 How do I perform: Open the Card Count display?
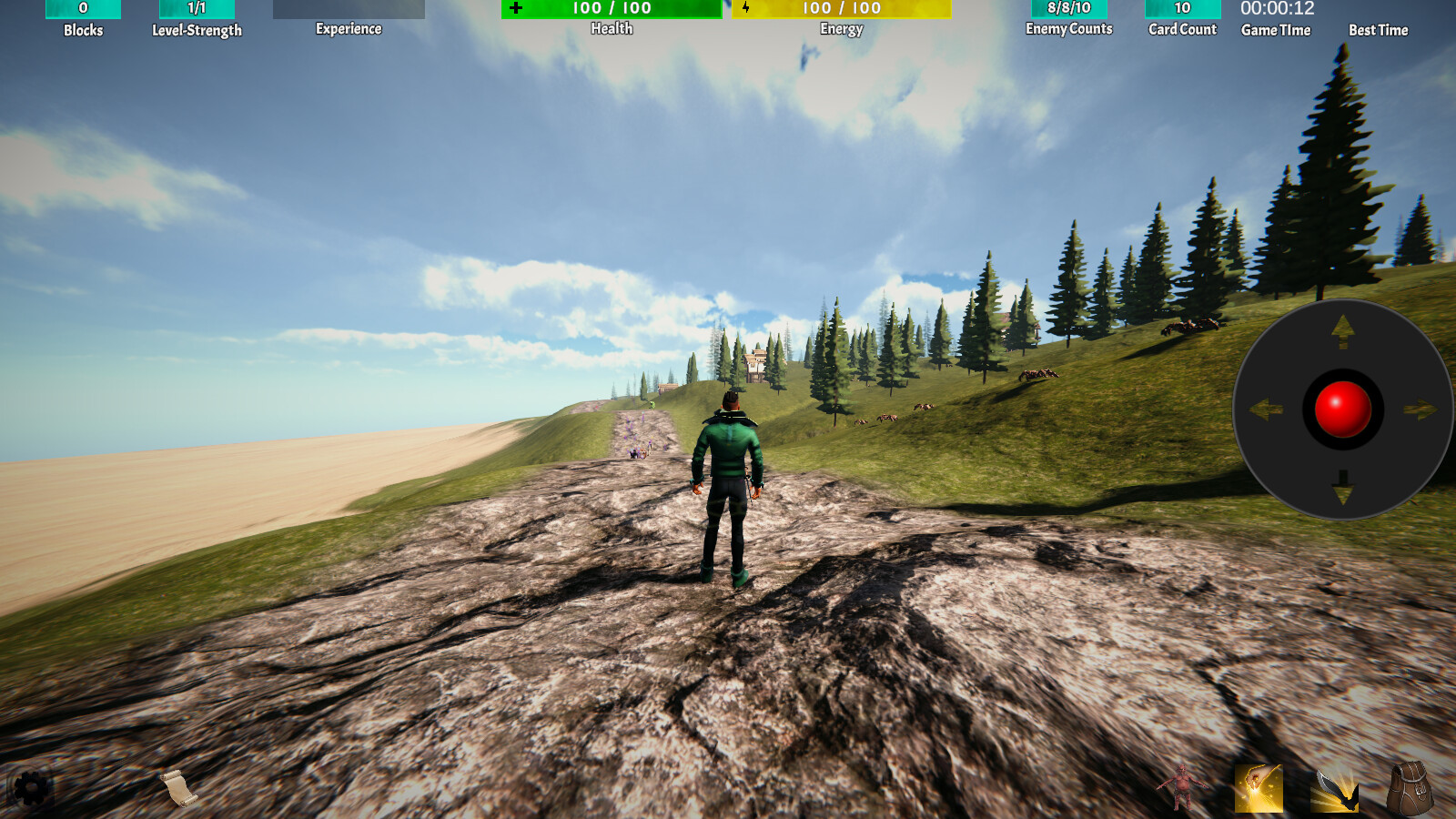(x=1181, y=9)
